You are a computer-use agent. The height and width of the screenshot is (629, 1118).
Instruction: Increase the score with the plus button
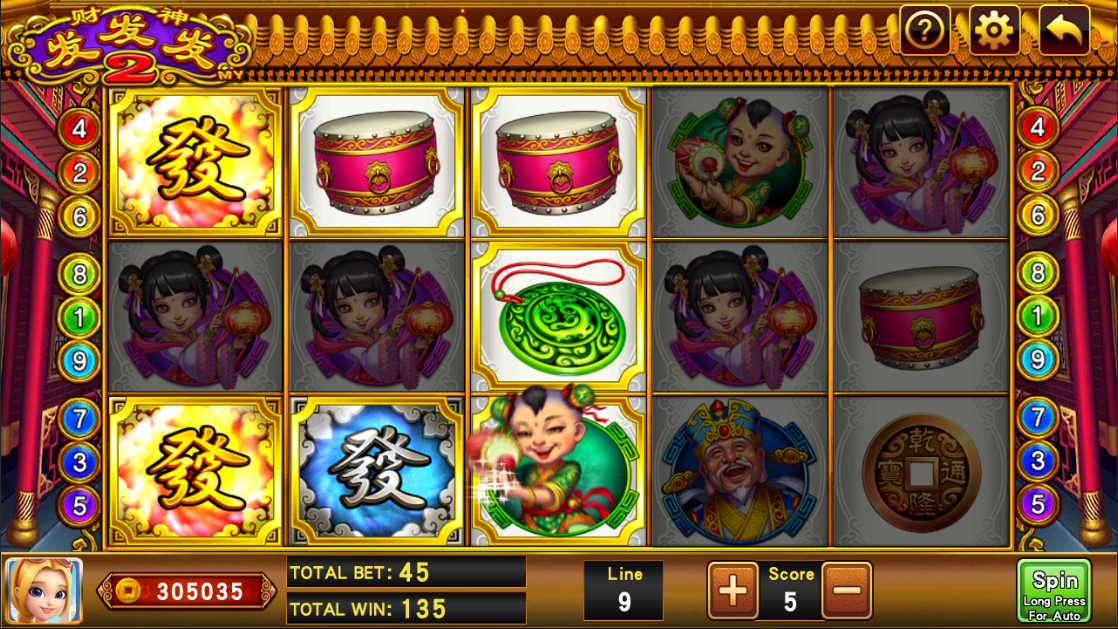(x=733, y=590)
